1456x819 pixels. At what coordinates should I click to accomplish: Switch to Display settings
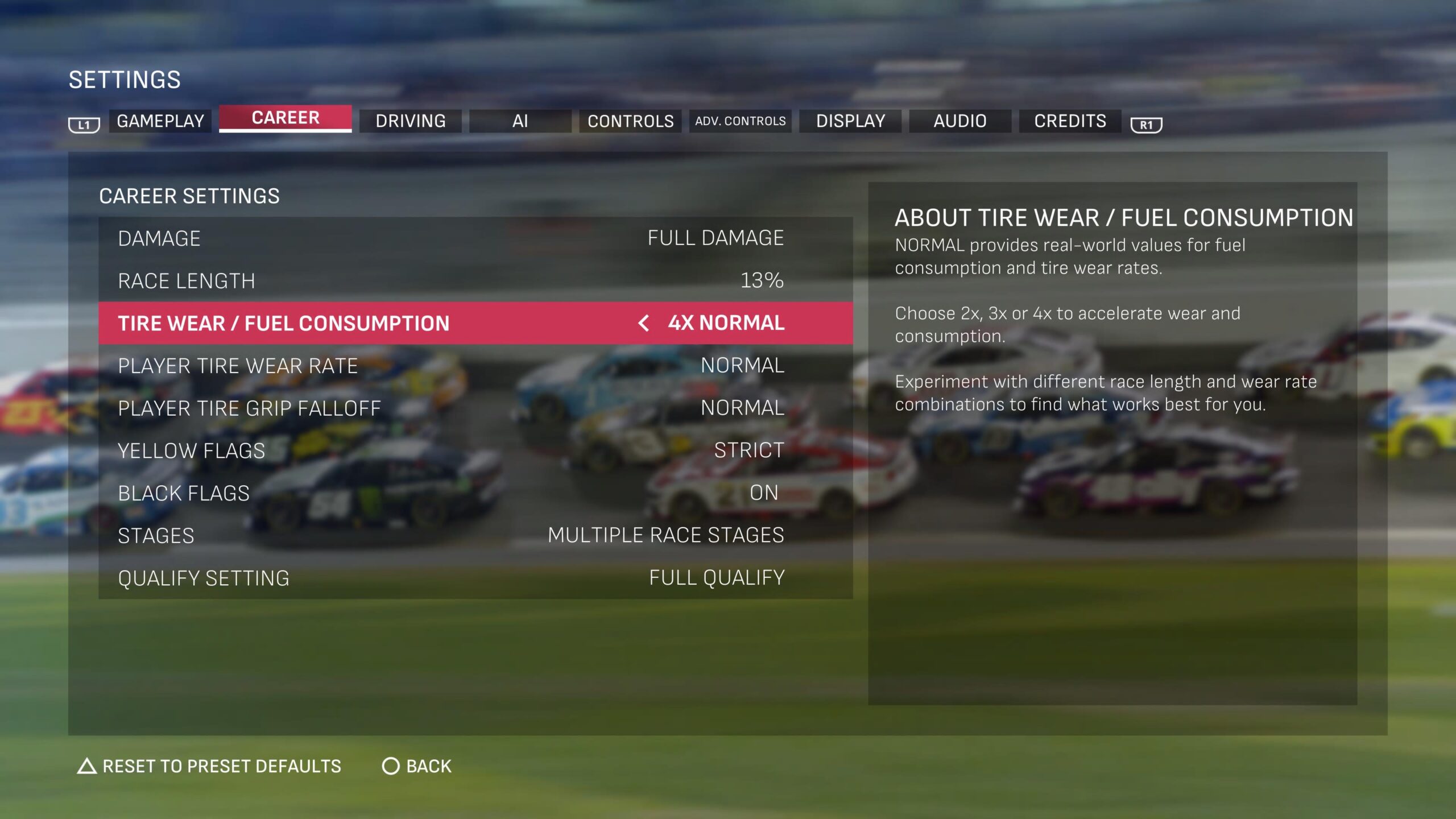[850, 121]
